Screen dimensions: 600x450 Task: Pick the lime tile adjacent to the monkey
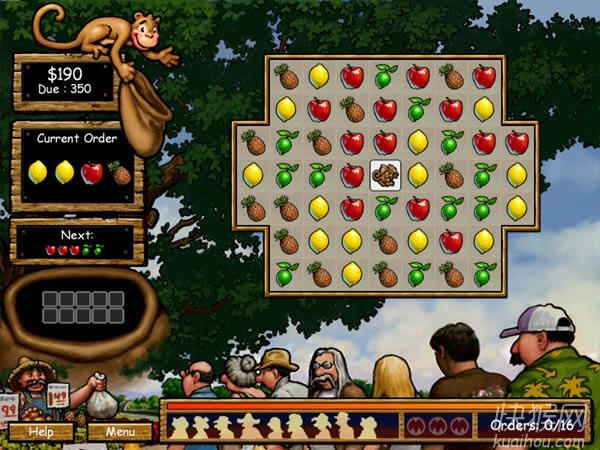(x=385, y=208)
